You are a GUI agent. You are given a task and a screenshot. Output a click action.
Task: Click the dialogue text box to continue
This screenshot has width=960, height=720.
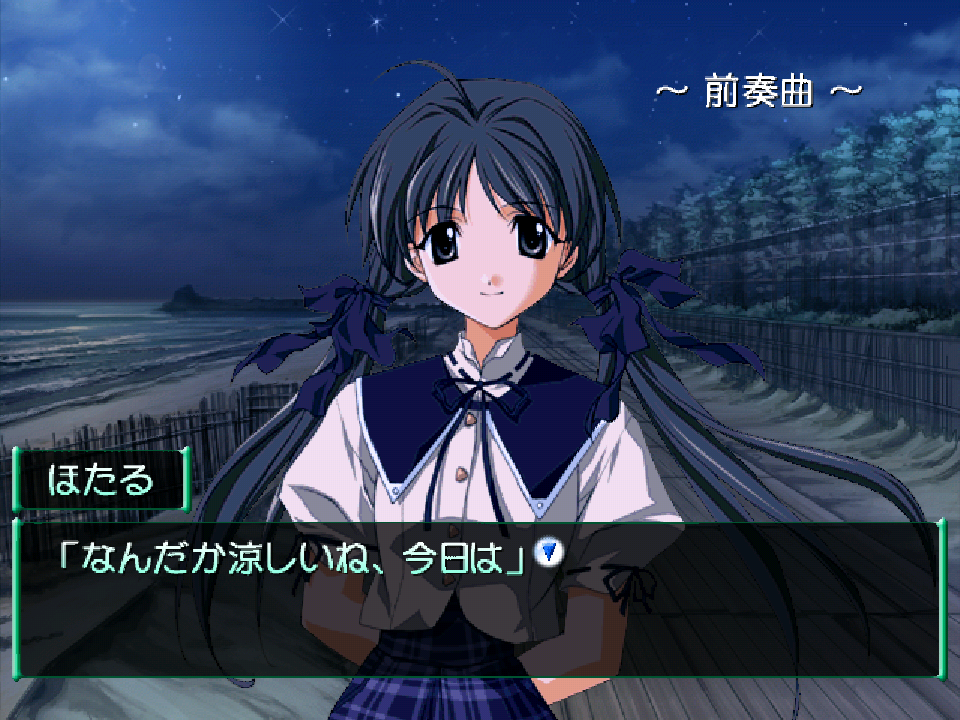(x=478, y=610)
